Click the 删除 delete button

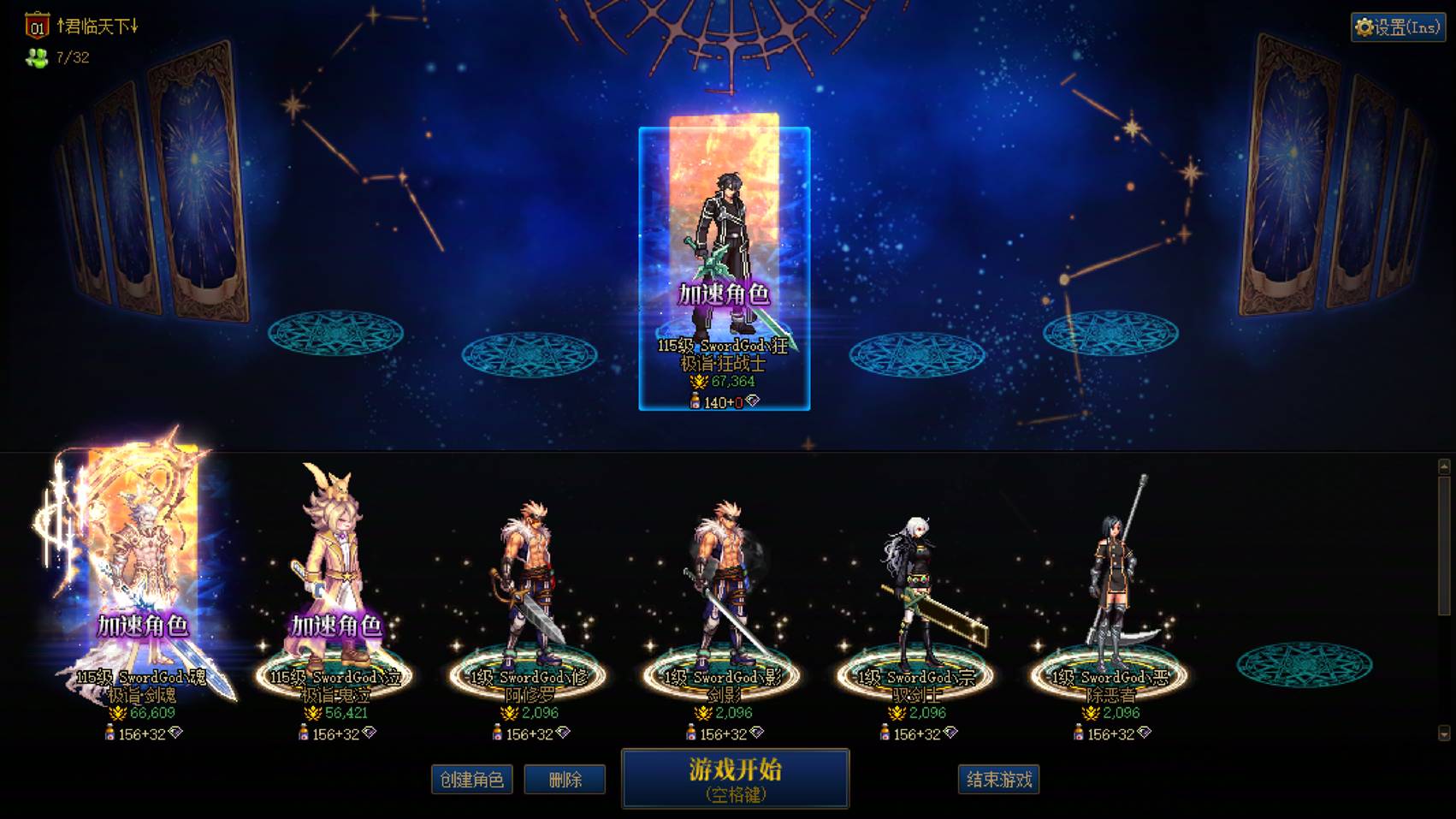tap(565, 780)
